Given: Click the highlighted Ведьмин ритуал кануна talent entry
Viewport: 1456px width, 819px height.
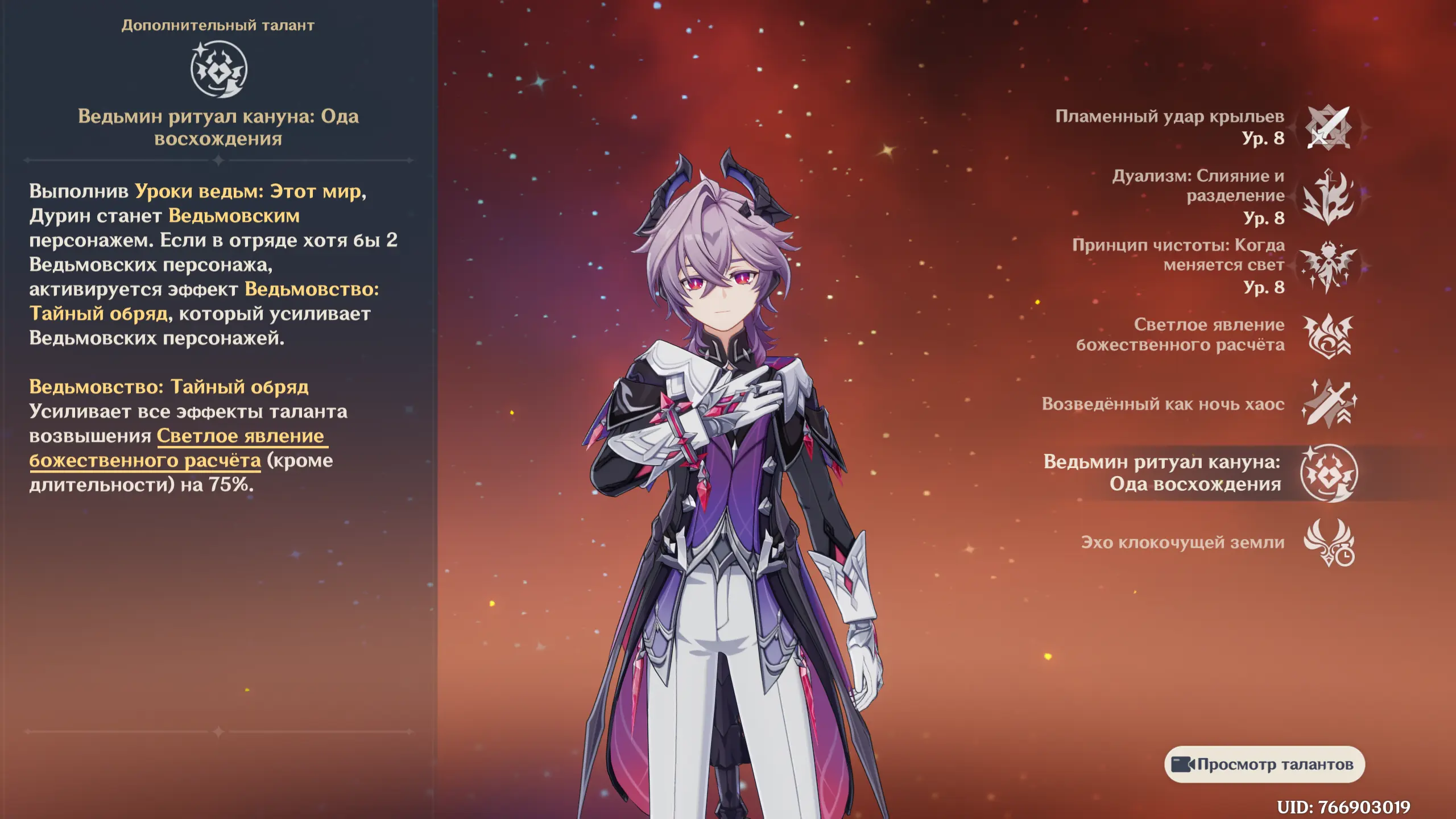Looking at the screenshot, I should [x=1328, y=473].
